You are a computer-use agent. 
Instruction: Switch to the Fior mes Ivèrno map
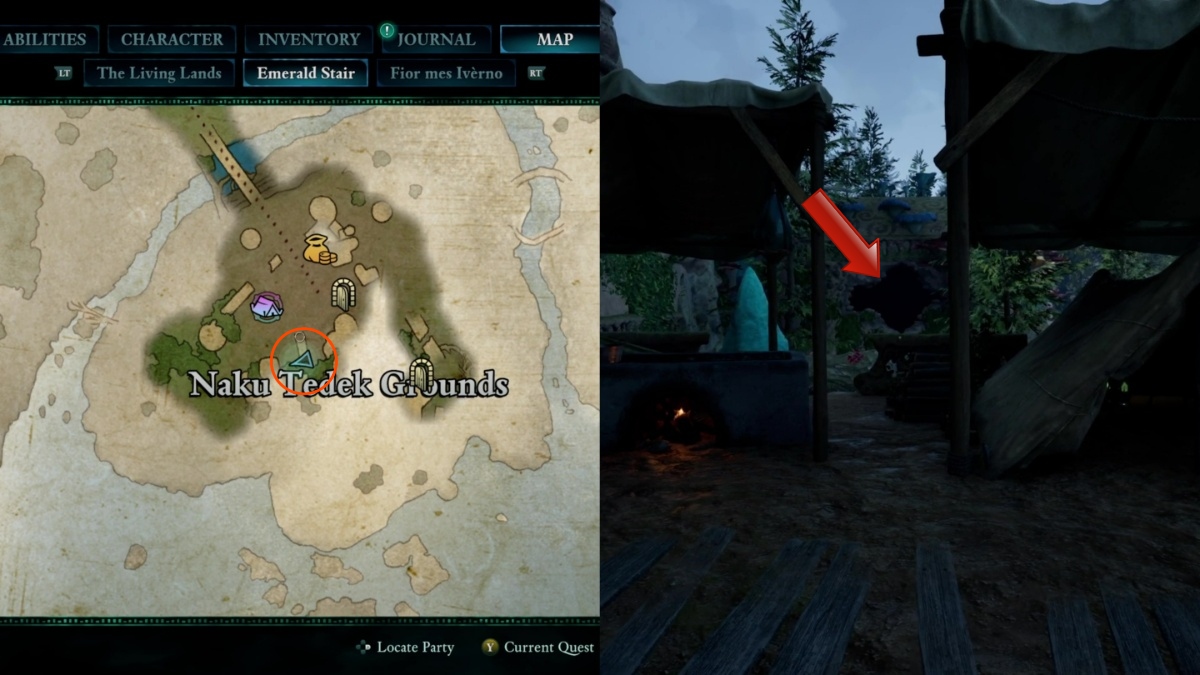click(x=446, y=73)
